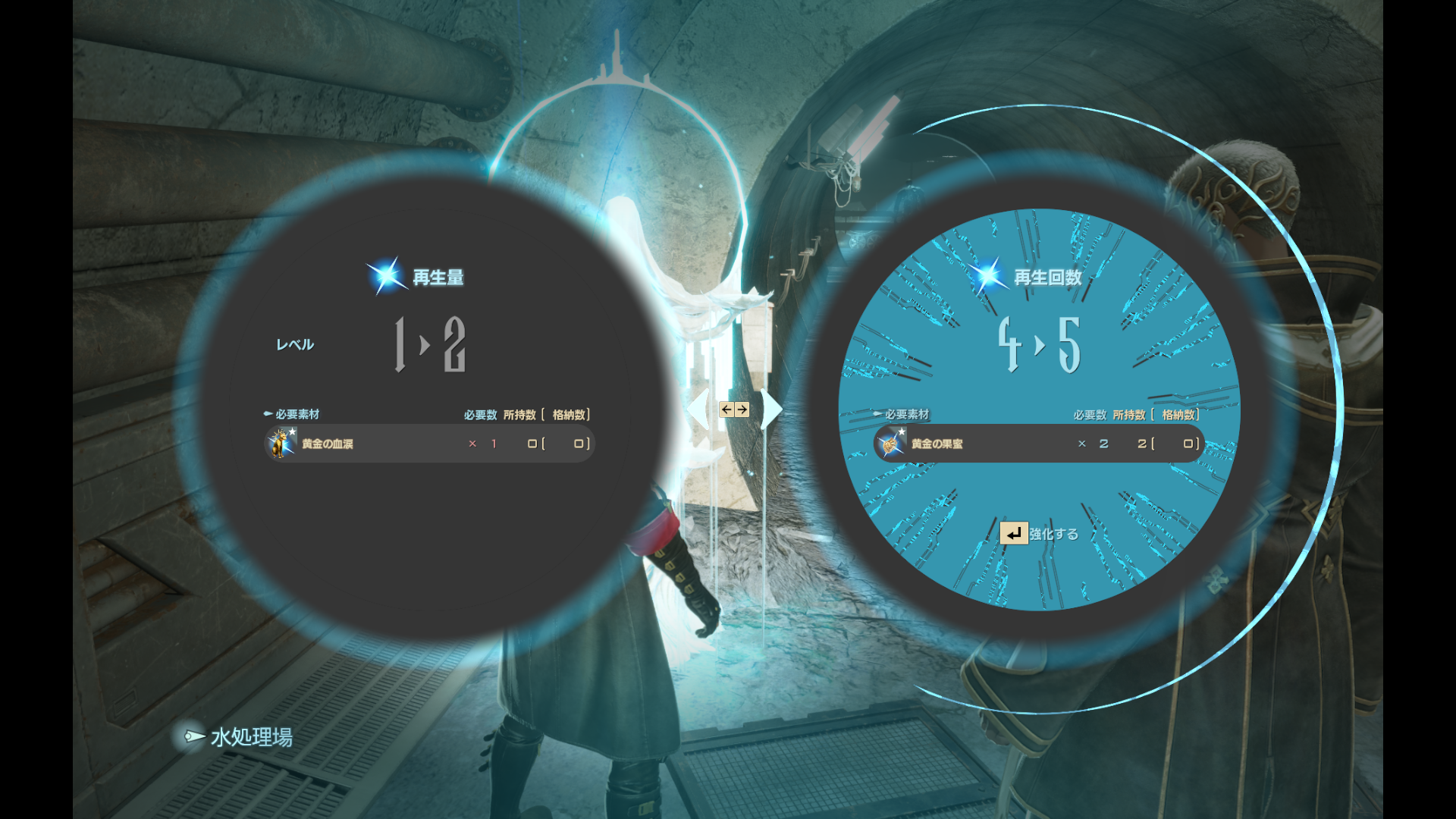Select the 黄金の果蜜 material row
Viewport: 1456px width, 819px height.
1039,444
